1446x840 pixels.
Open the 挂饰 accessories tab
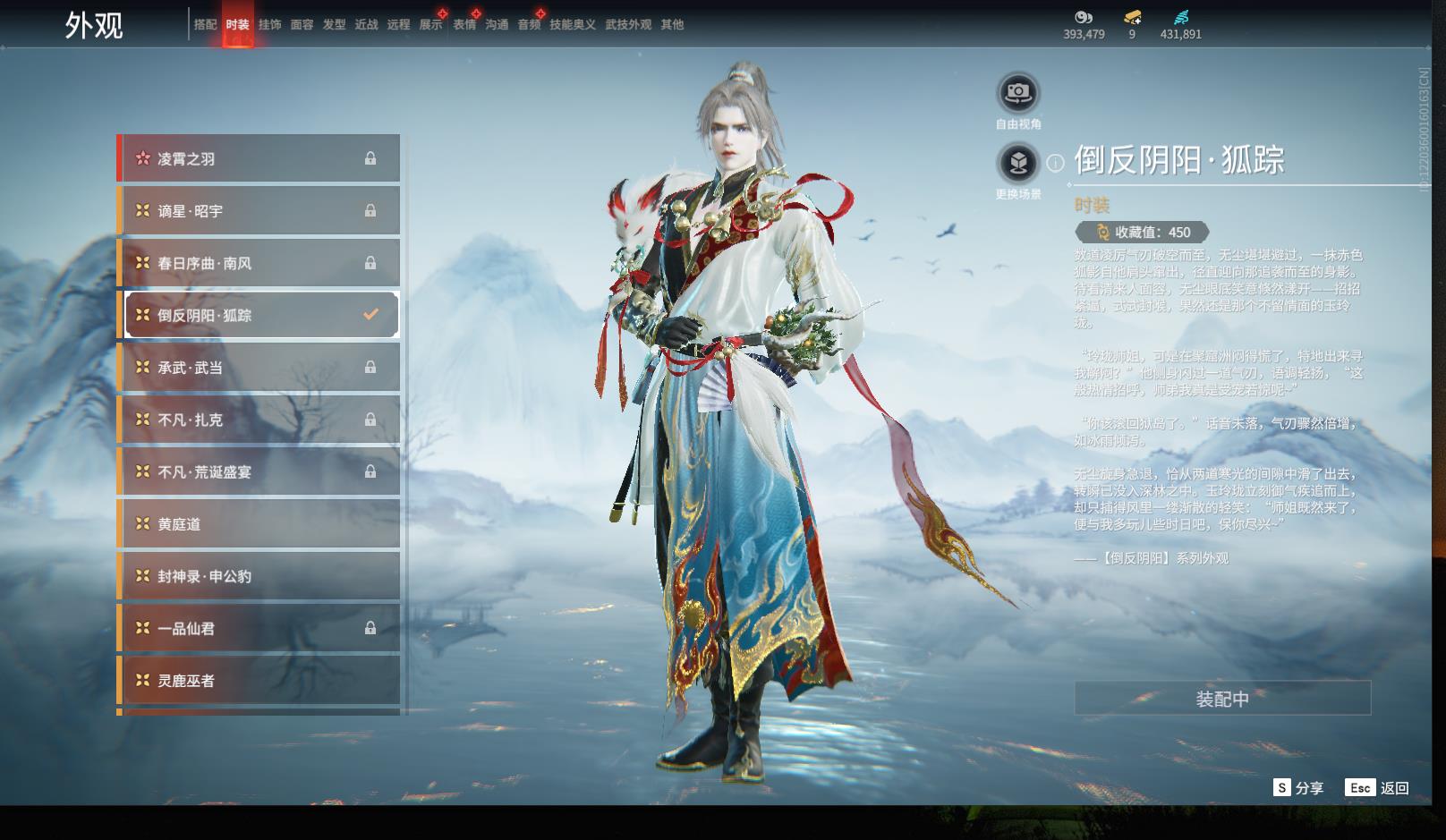point(269,25)
